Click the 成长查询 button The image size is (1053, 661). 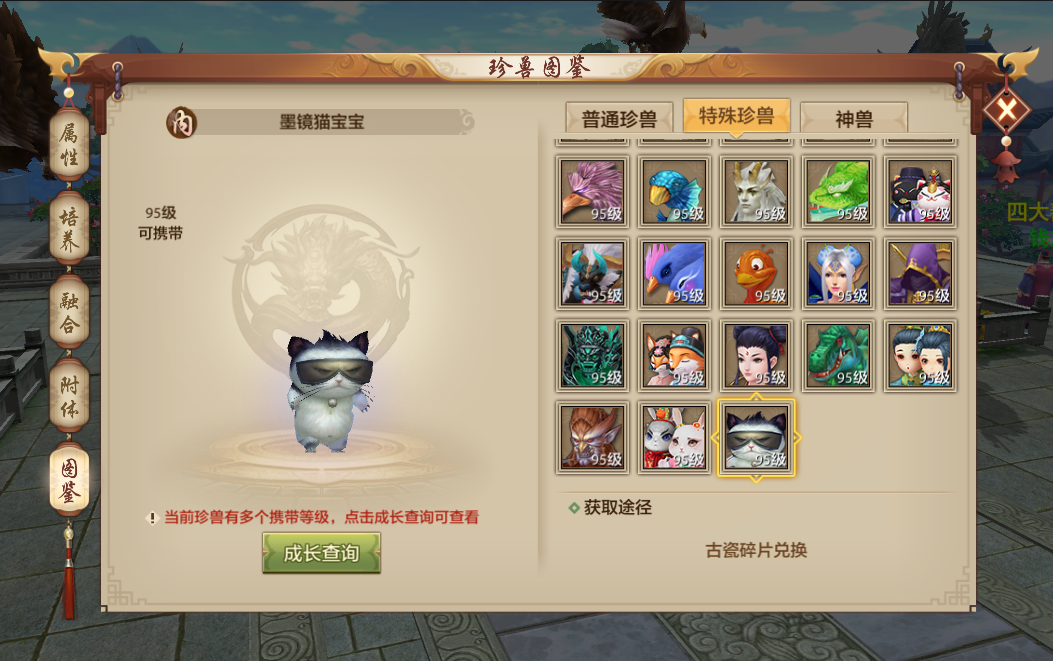(321, 553)
